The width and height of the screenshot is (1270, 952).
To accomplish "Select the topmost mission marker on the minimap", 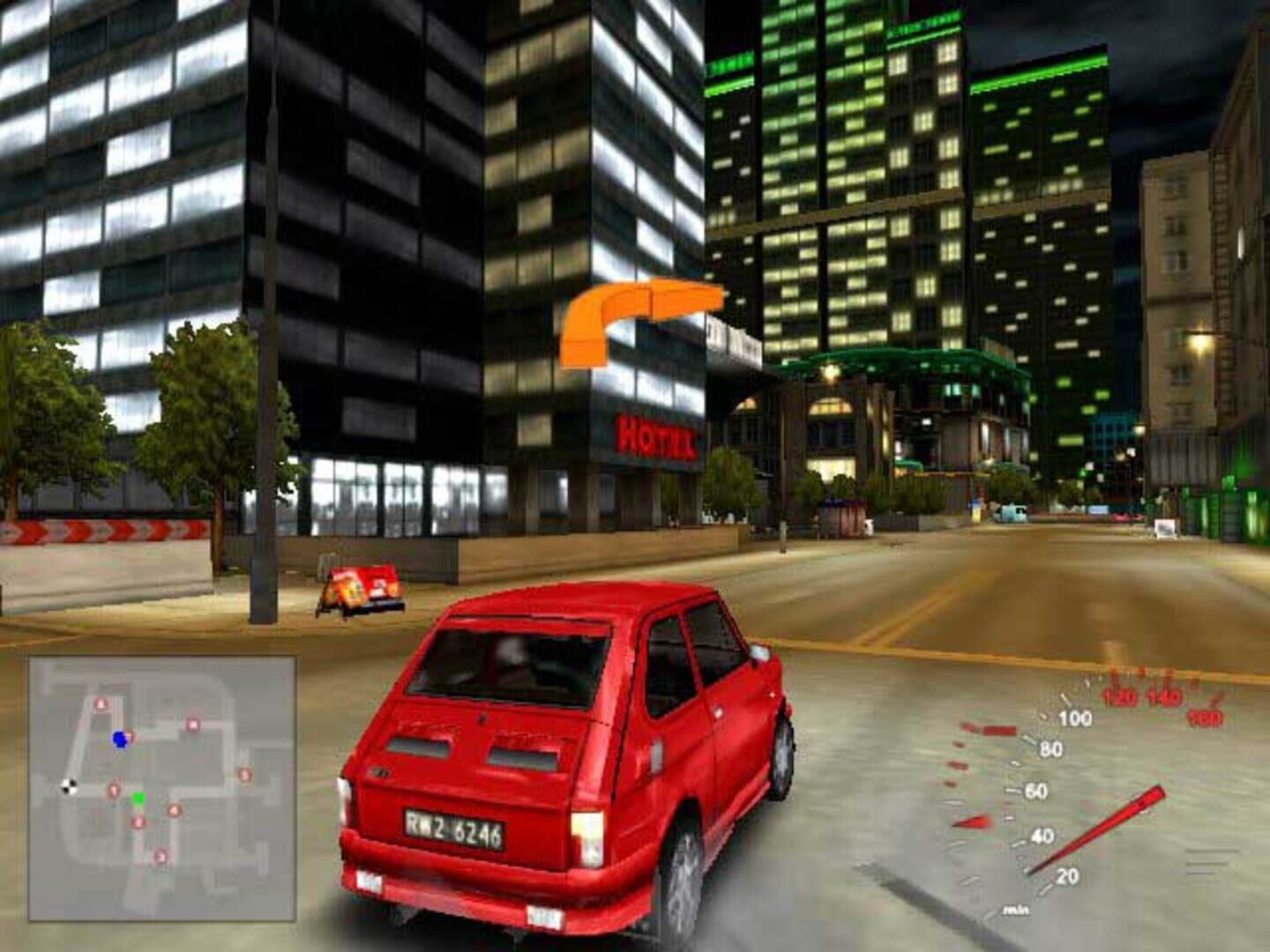I will (101, 703).
